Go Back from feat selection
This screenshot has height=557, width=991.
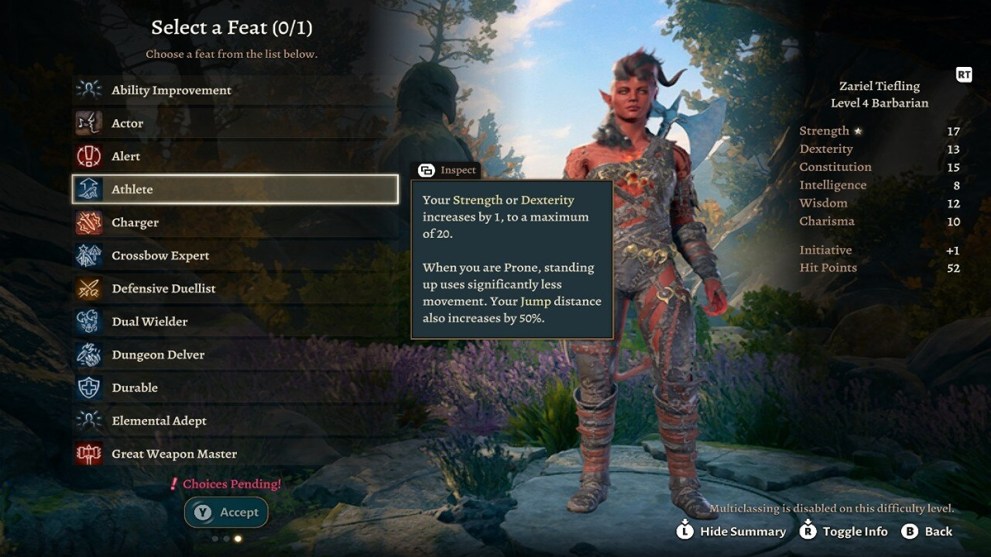coord(927,531)
